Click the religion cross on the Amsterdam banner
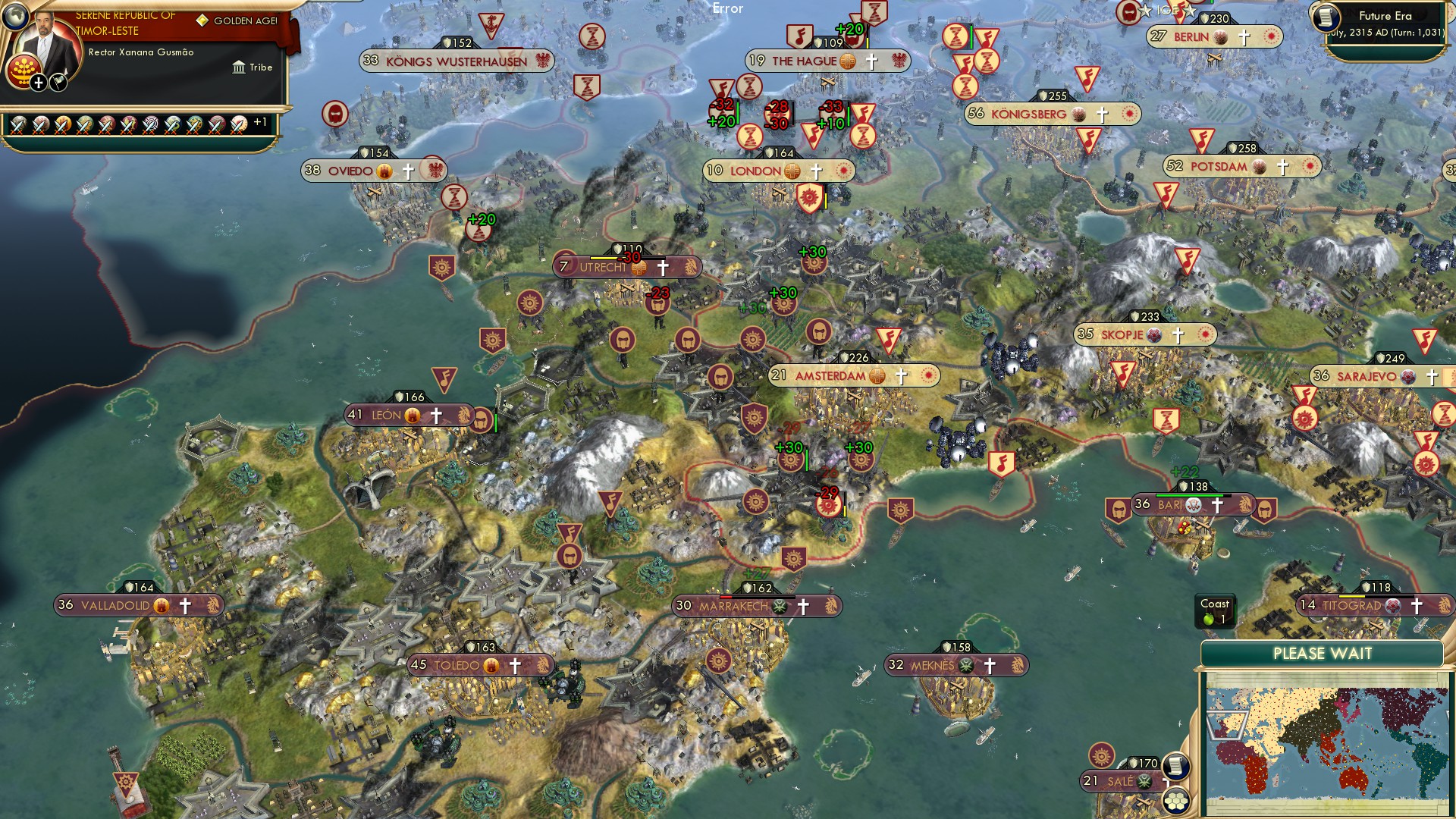Screen dimensions: 1456x819 (902, 375)
